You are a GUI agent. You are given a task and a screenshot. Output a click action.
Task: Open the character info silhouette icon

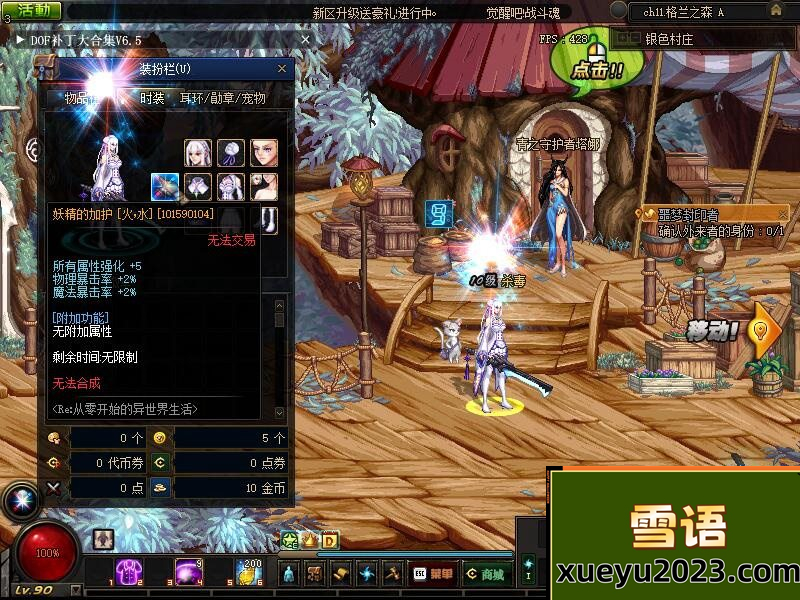click(289, 574)
